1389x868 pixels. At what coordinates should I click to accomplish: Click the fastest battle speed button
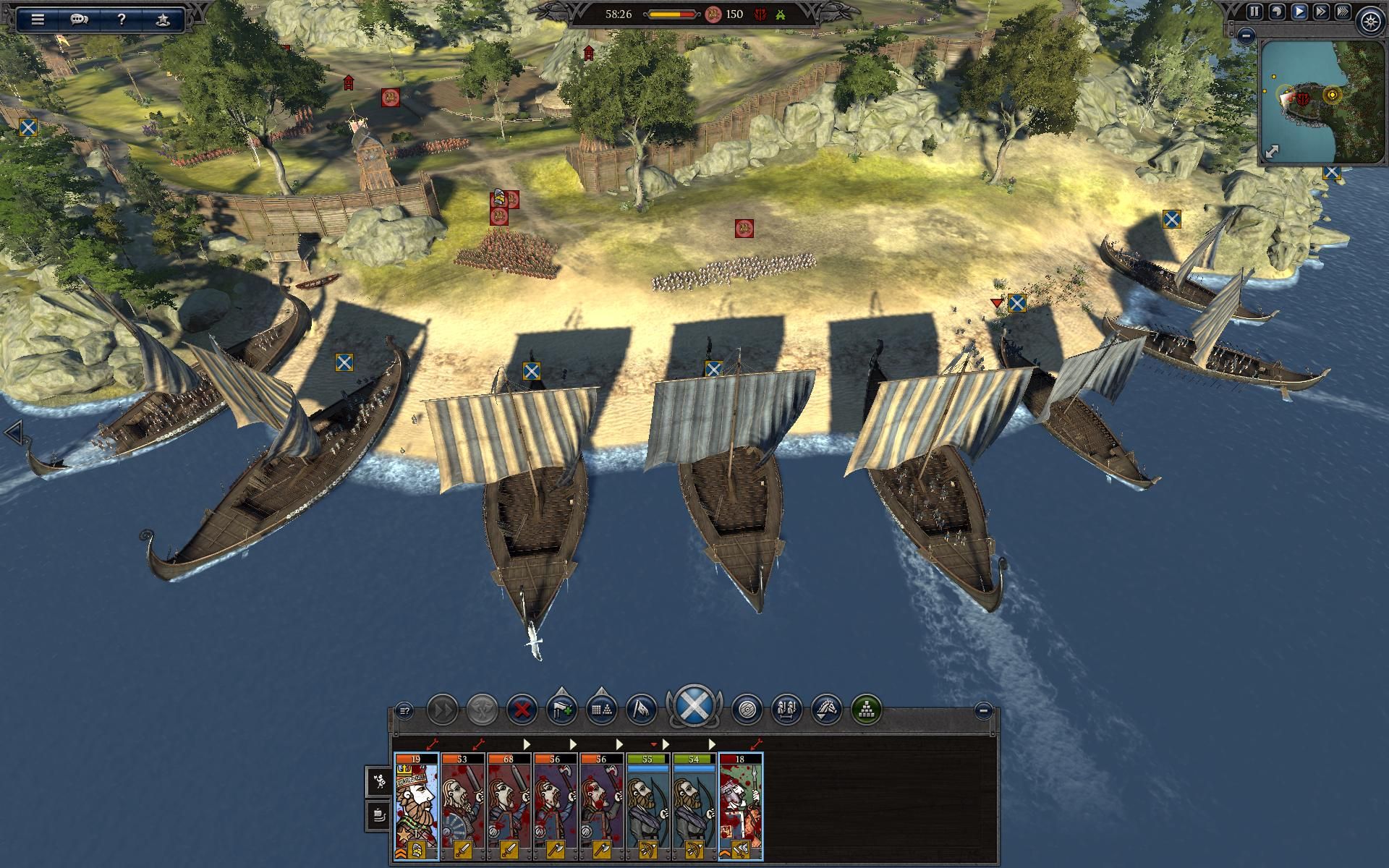tap(1341, 12)
